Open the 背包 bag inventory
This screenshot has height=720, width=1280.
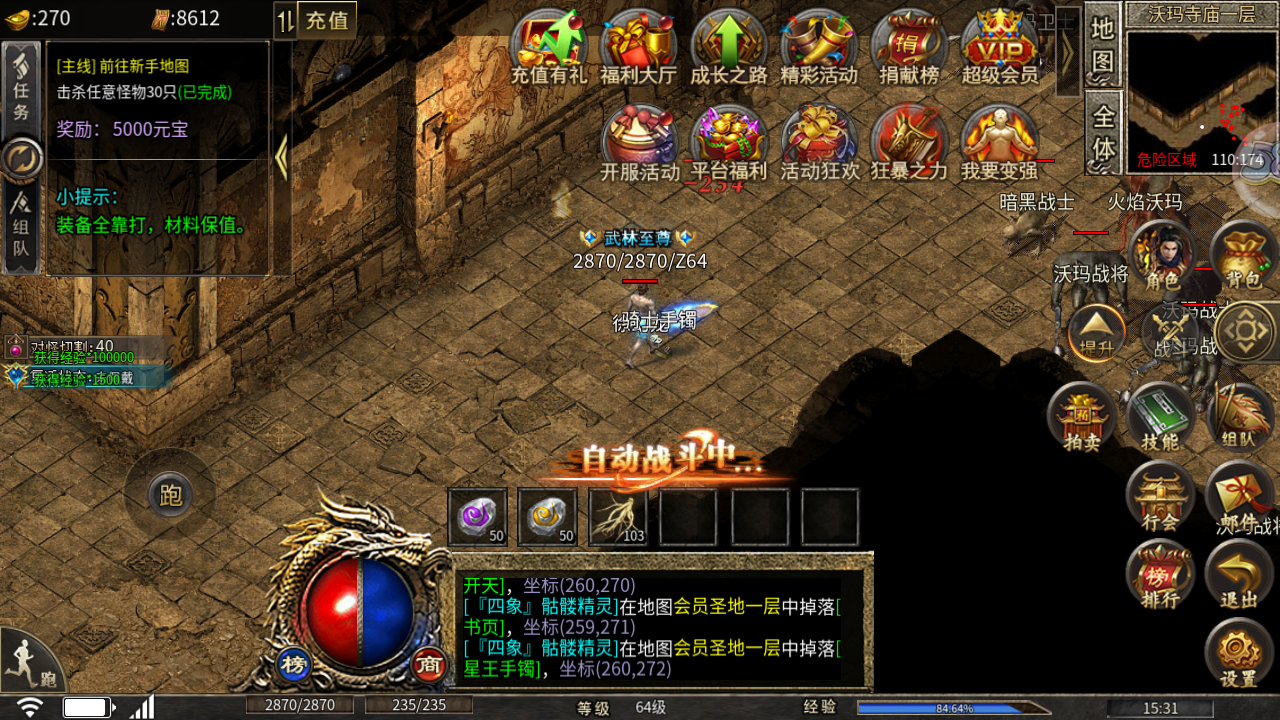pos(1243,256)
